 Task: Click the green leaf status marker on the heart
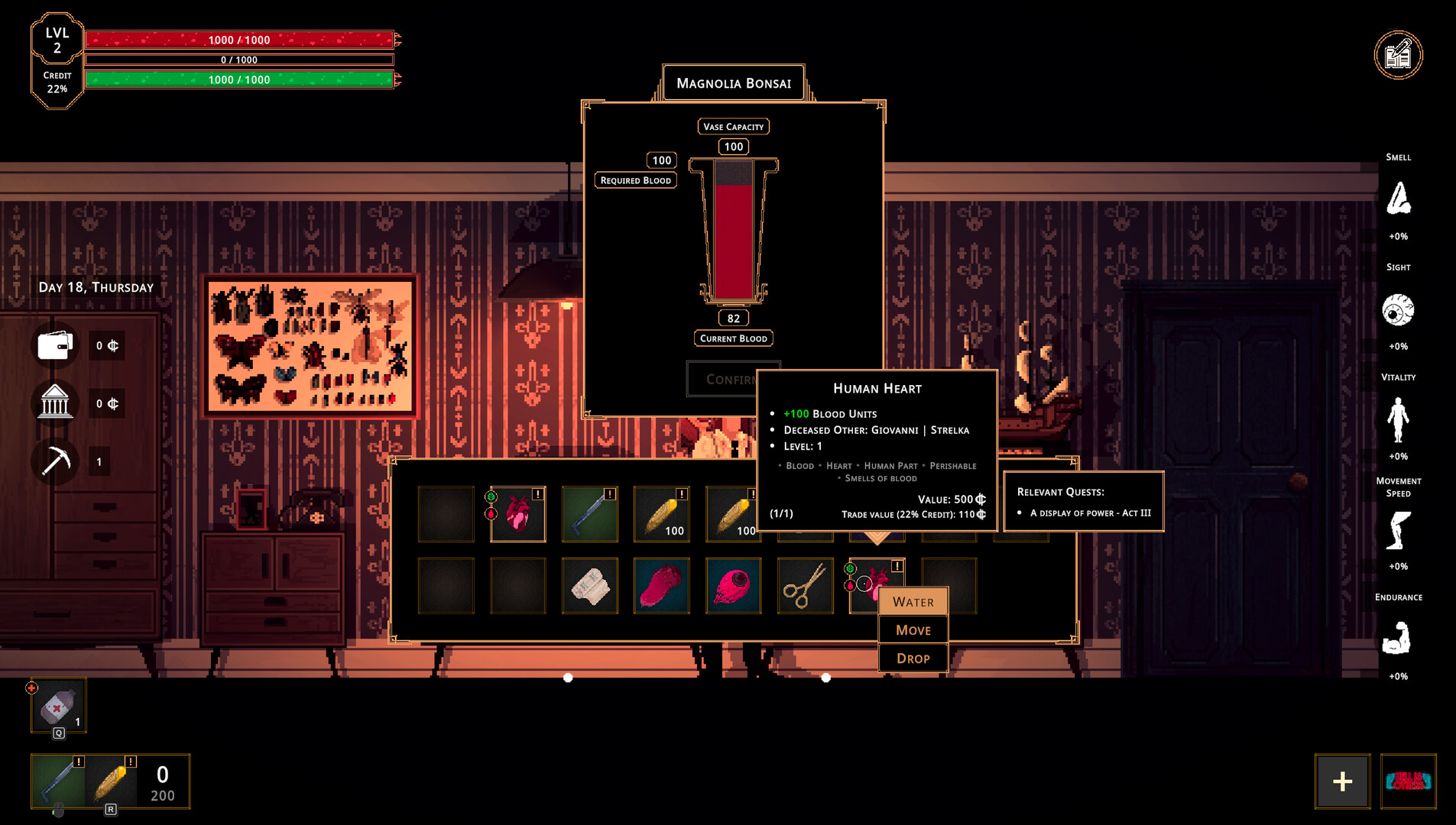[x=490, y=497]
